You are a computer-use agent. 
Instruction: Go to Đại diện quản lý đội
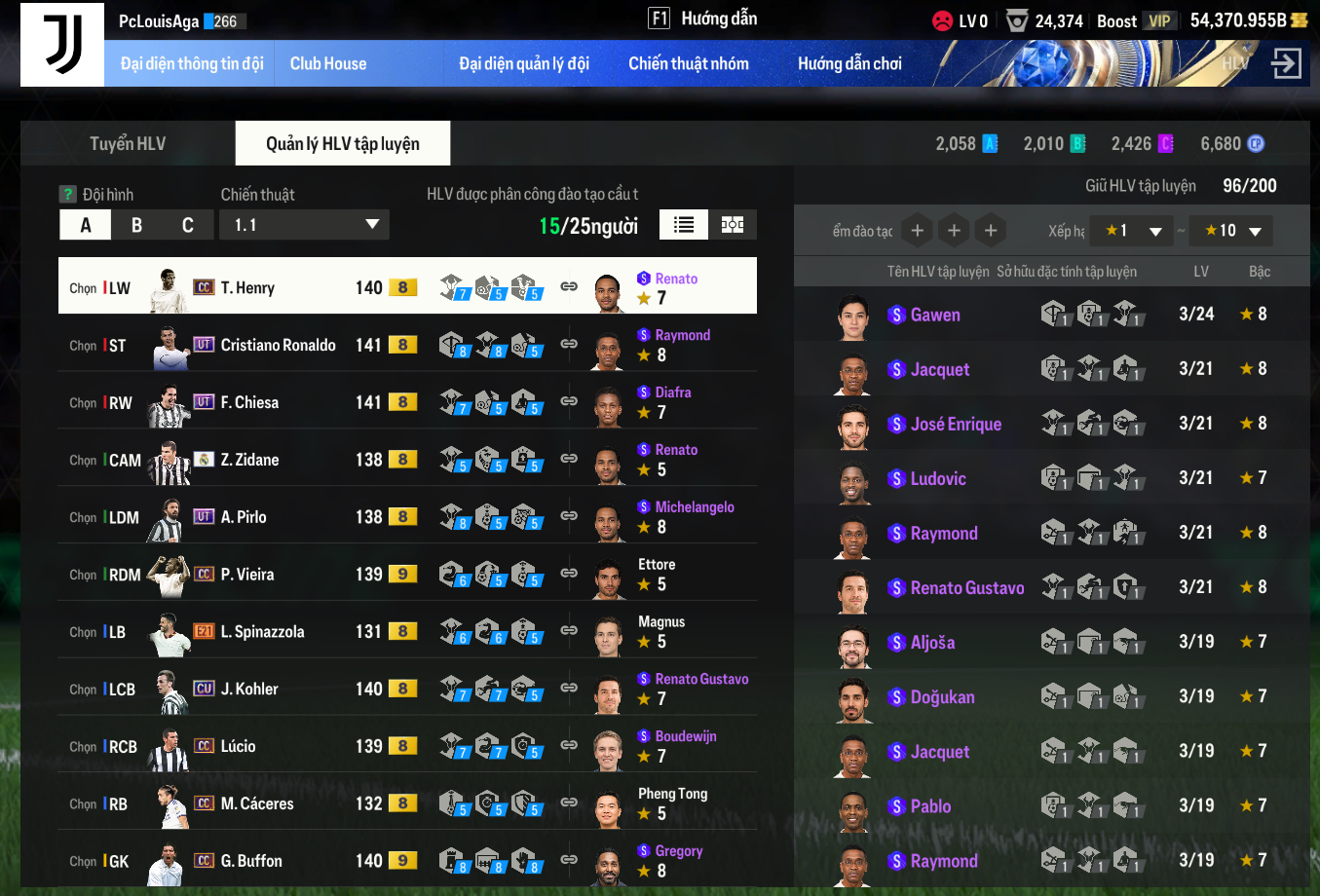pyautogui.click(x=524, y=64)
